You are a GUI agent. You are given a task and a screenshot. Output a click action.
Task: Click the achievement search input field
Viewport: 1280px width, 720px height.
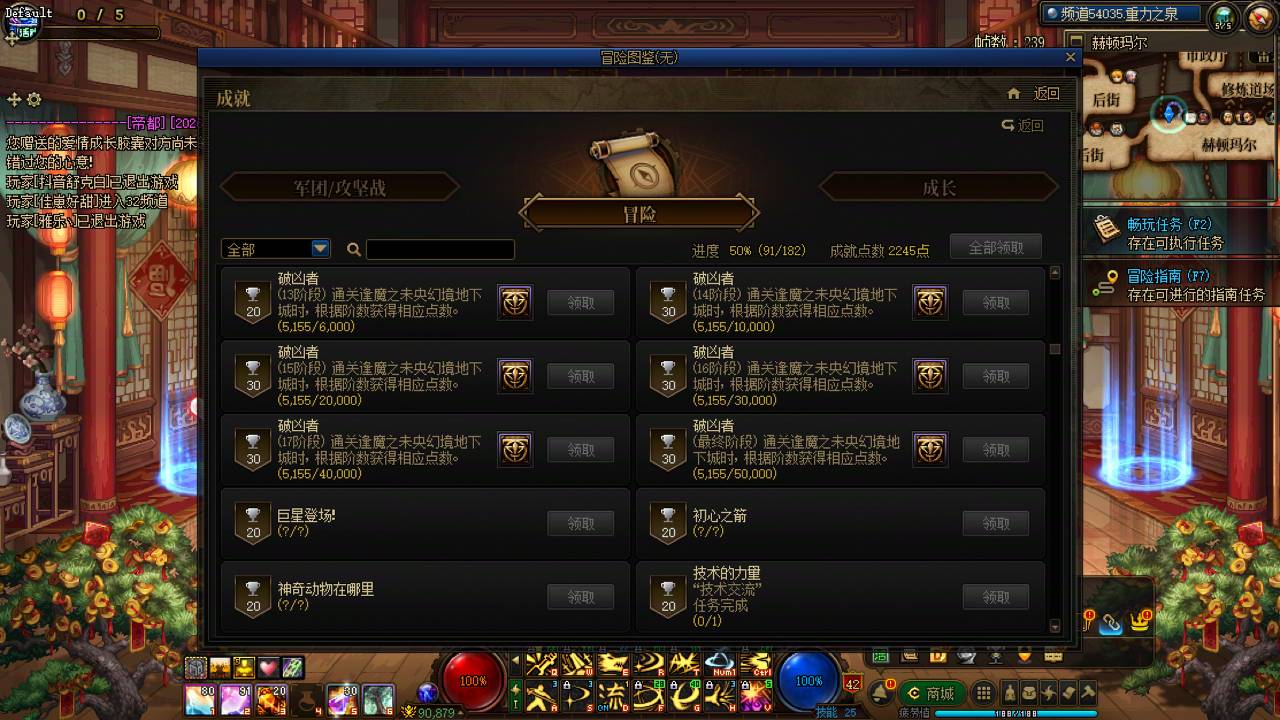point(440,249)
